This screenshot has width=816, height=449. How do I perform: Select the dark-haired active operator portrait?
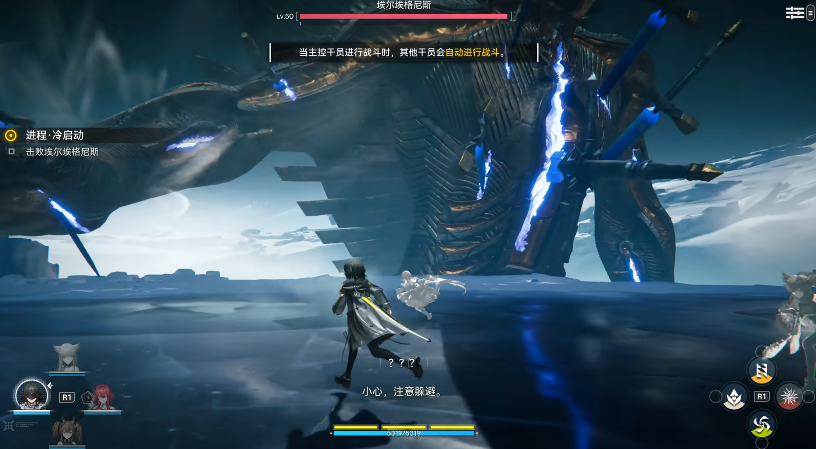point(29,395)
